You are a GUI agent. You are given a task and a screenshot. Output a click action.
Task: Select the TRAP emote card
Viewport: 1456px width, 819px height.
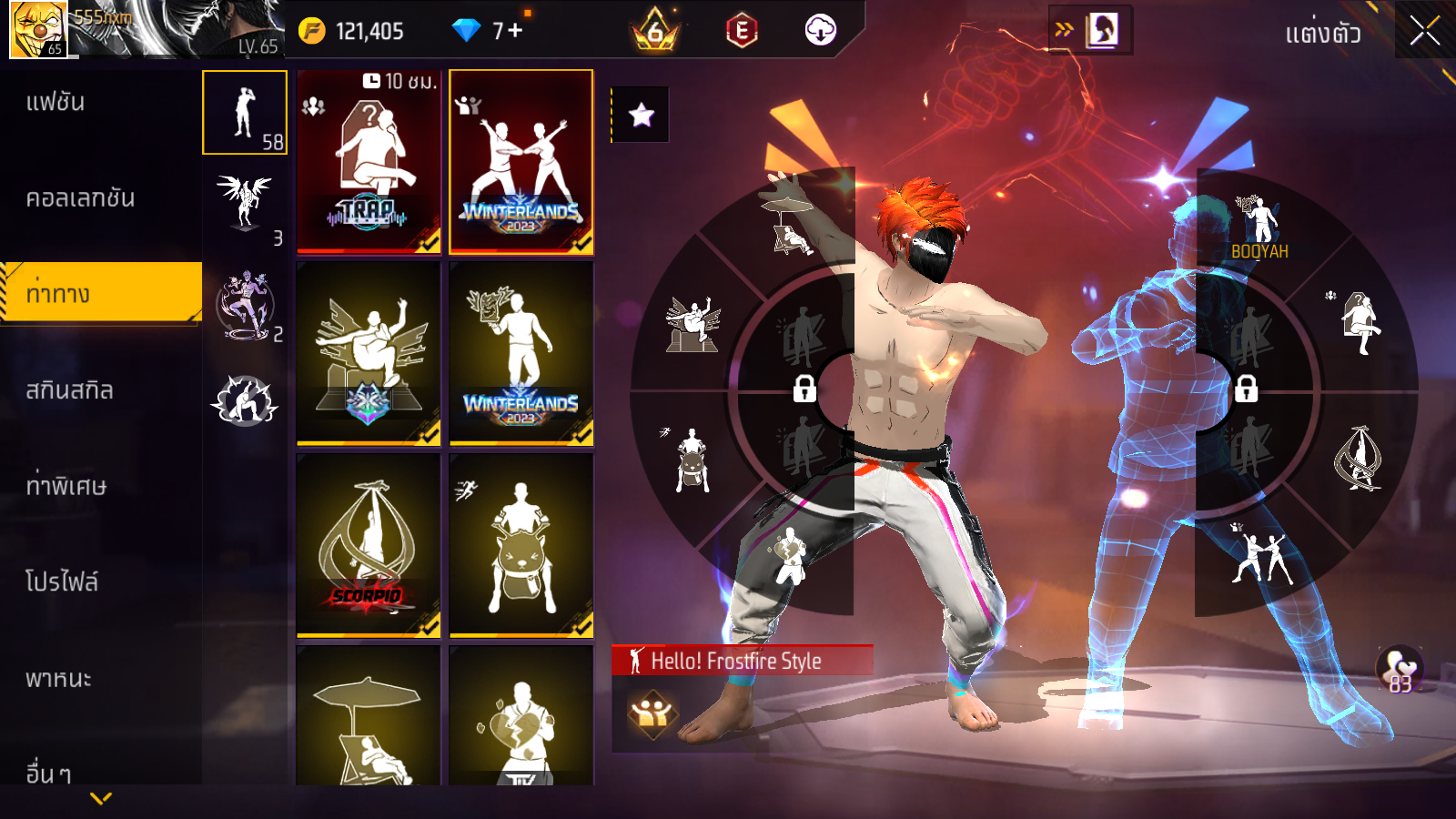click(369, 162)
